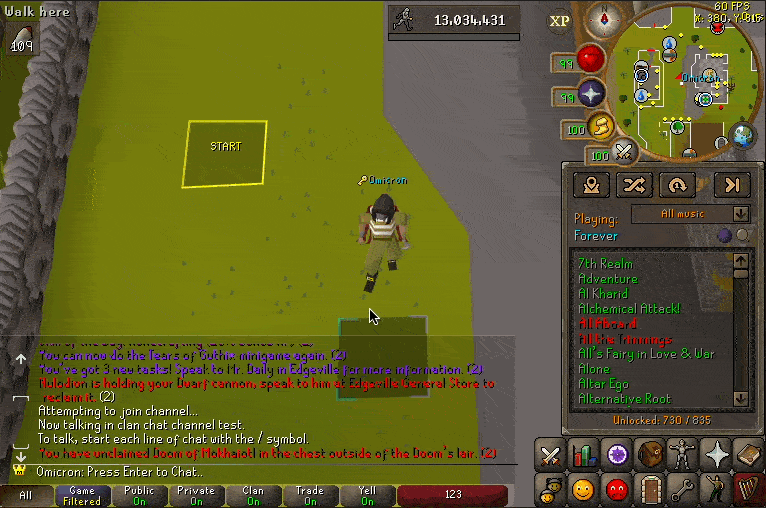The height and width of the screenshot is (508, 766).
Task: Toggle run using the boot energy orb
Action: point(601,126)
